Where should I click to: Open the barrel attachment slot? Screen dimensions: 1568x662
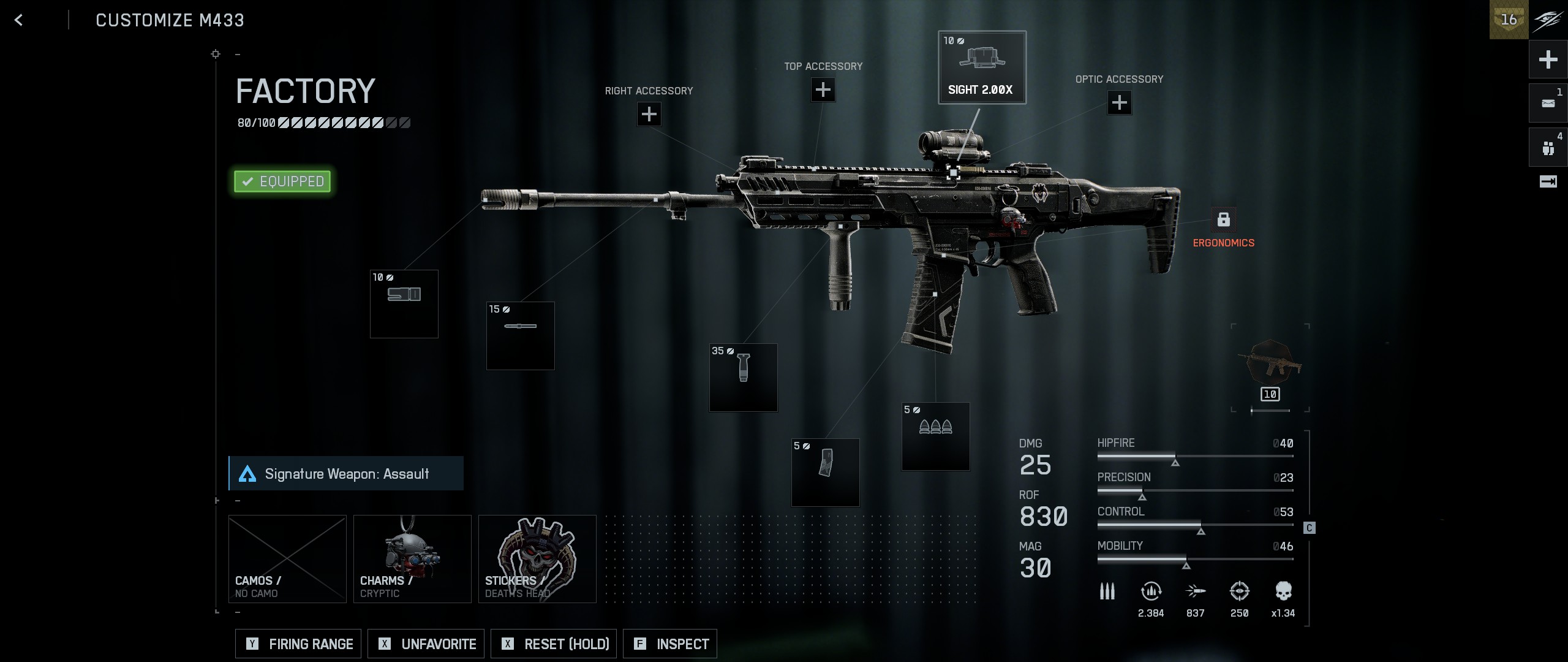pyautogui.click(x=520, y=336)
